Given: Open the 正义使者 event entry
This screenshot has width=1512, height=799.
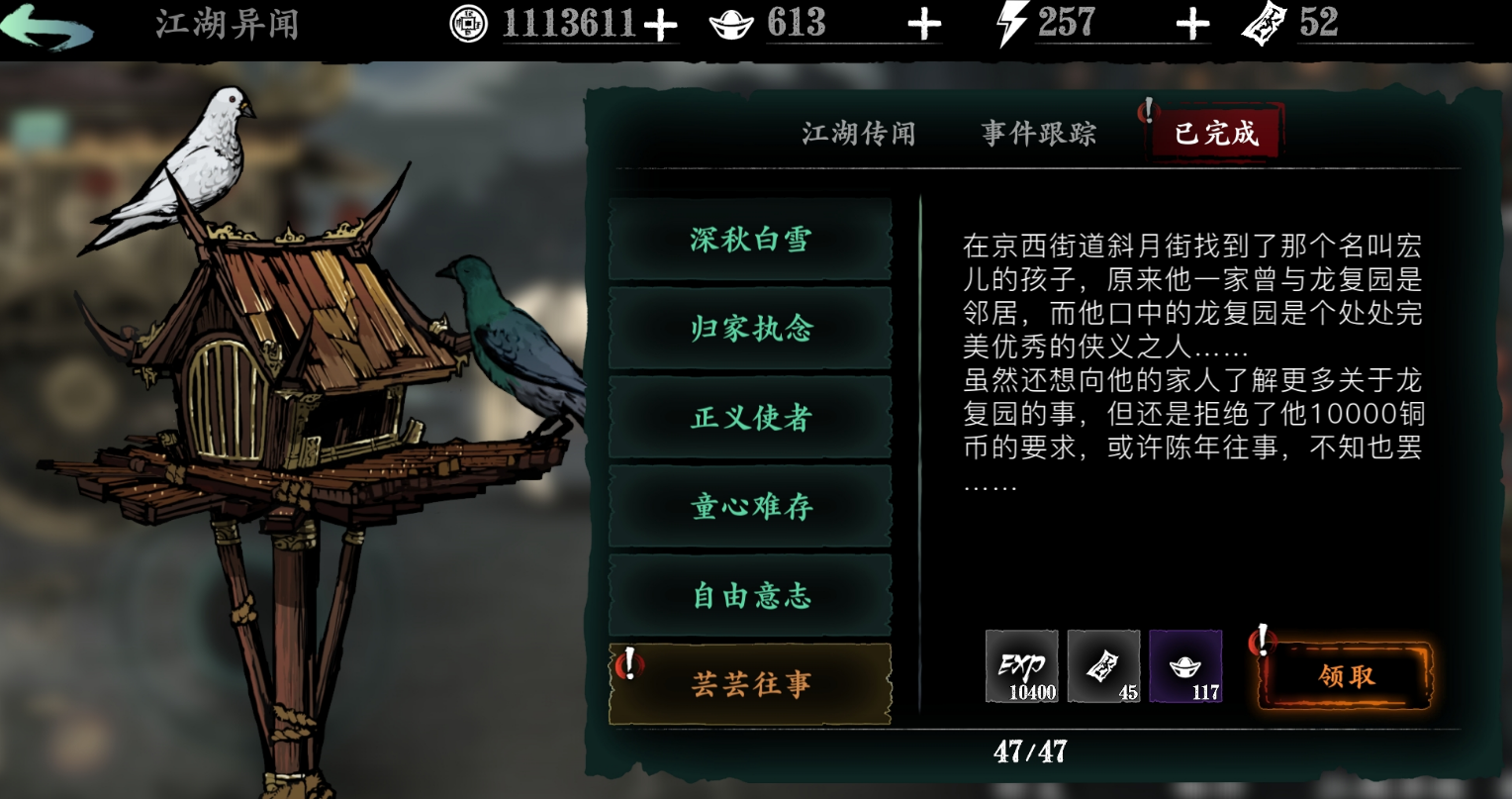Looking at the screenshot, I should pyautogui.click(x=750, y=418).
